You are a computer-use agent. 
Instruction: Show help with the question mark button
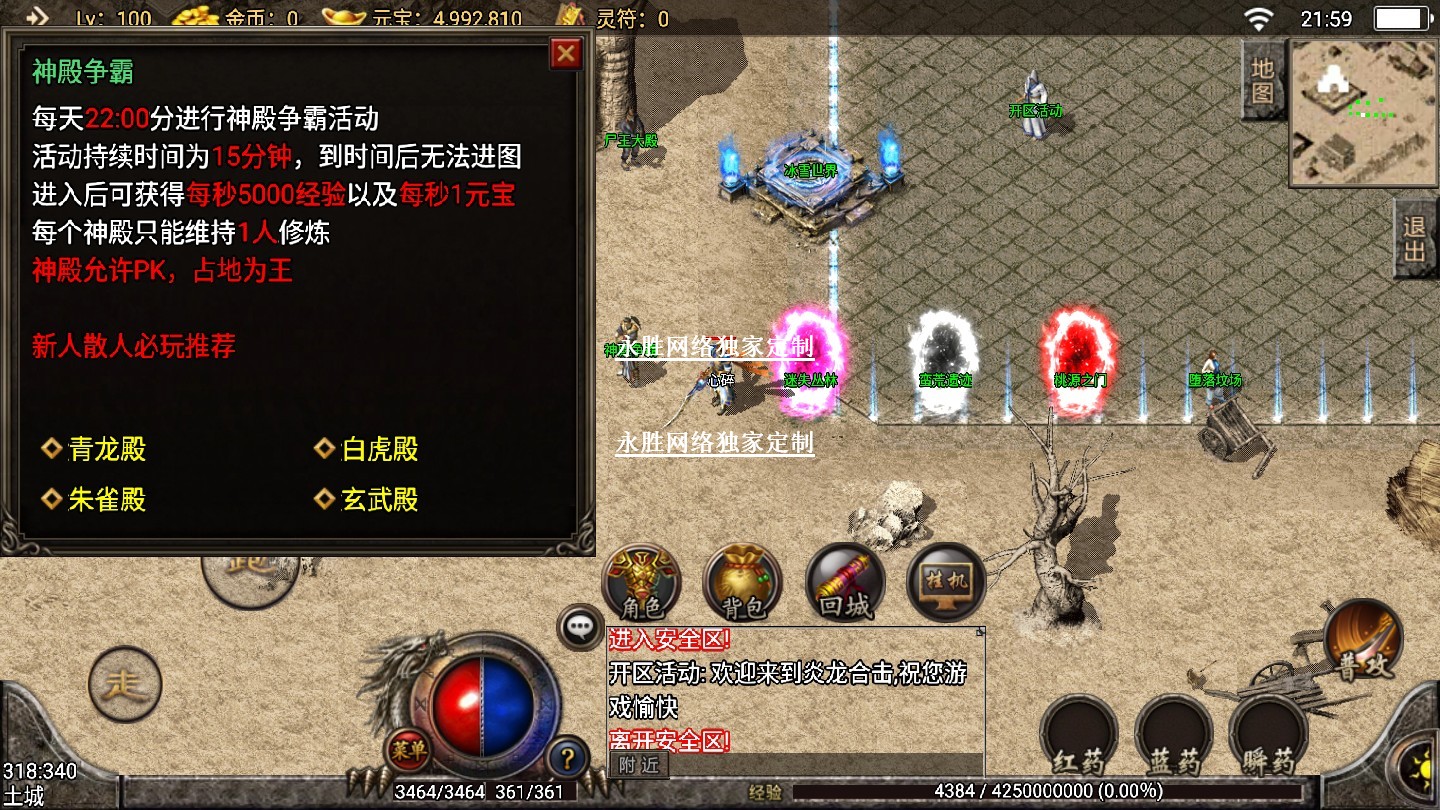pyautogui.click(x=568, y=758)
